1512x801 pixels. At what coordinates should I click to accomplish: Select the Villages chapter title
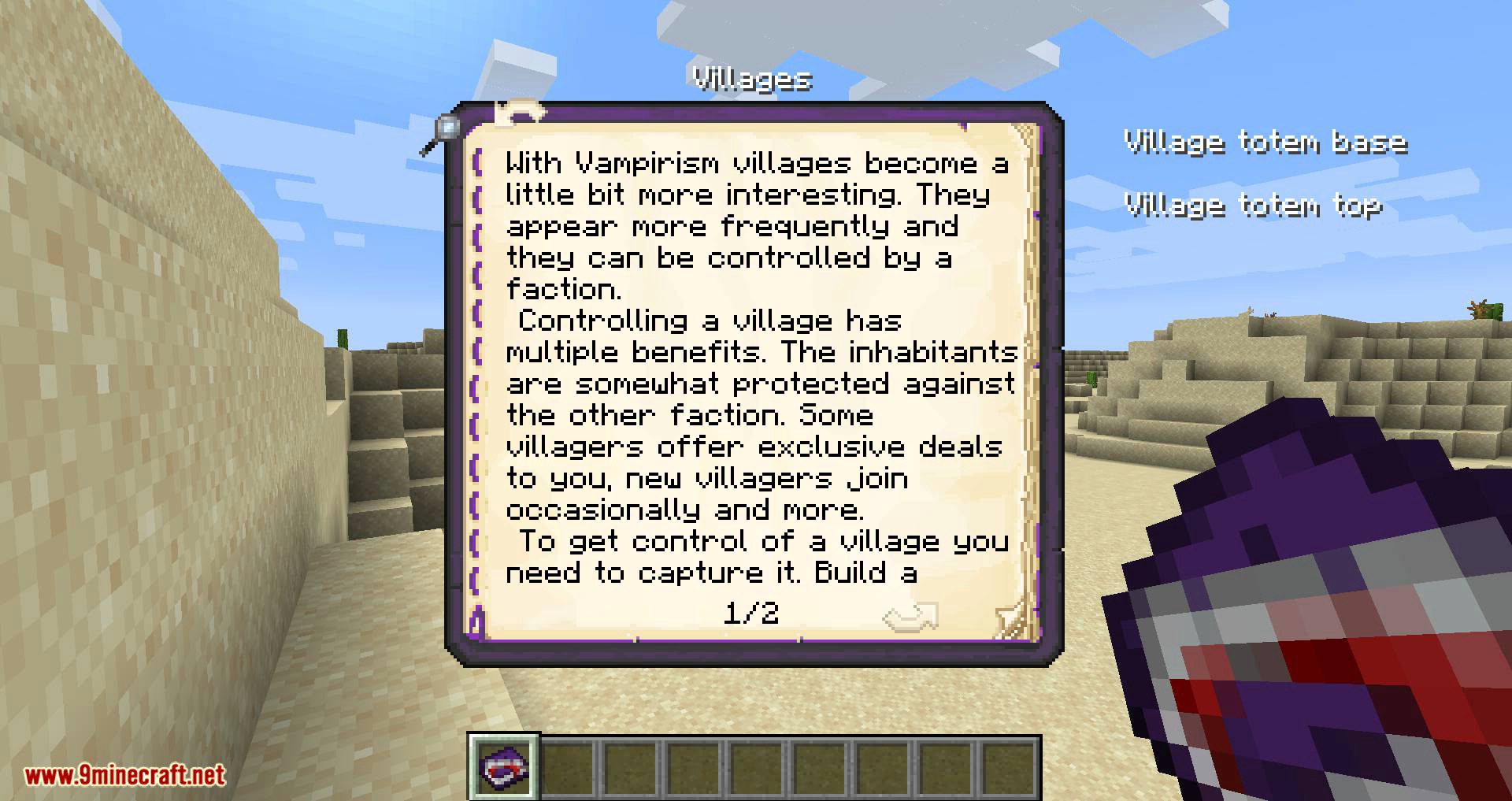[750, 79]
